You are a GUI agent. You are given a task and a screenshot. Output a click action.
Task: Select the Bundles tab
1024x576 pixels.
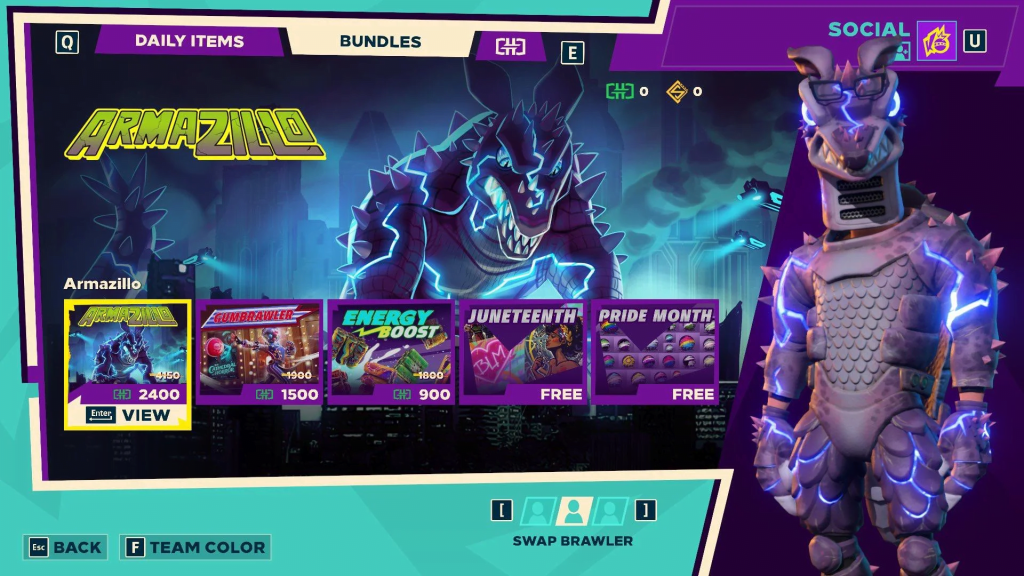[380, 41]
